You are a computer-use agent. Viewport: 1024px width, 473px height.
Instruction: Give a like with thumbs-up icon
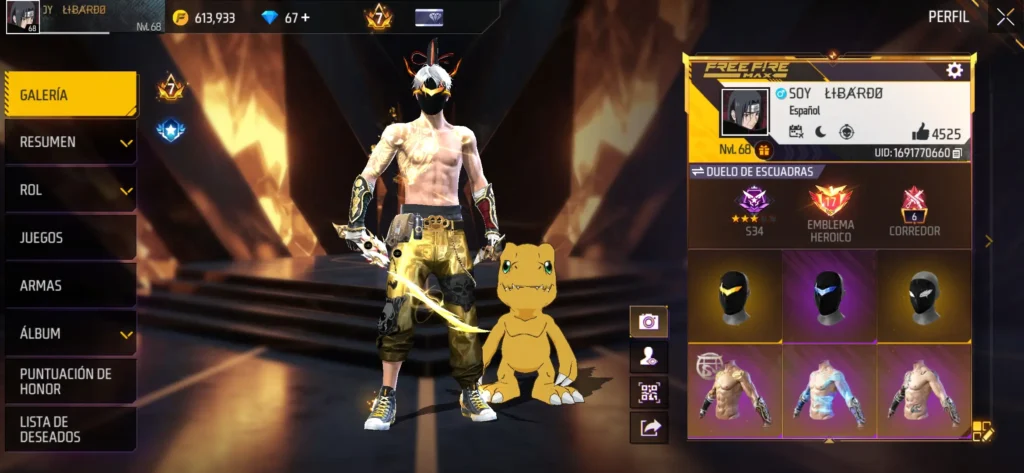pyautogui.click(x=920, y=133)
